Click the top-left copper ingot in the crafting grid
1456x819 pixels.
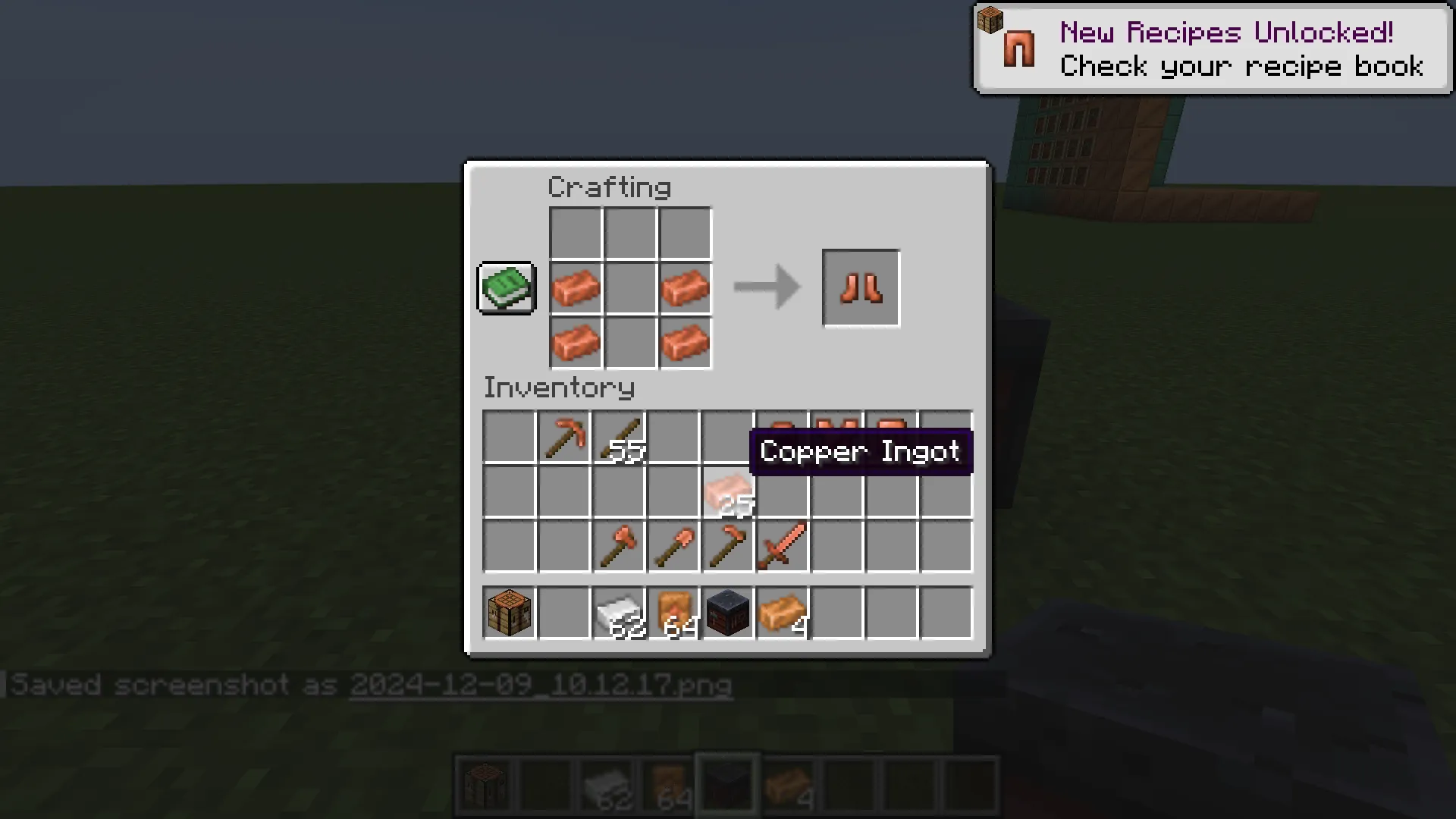576,287
